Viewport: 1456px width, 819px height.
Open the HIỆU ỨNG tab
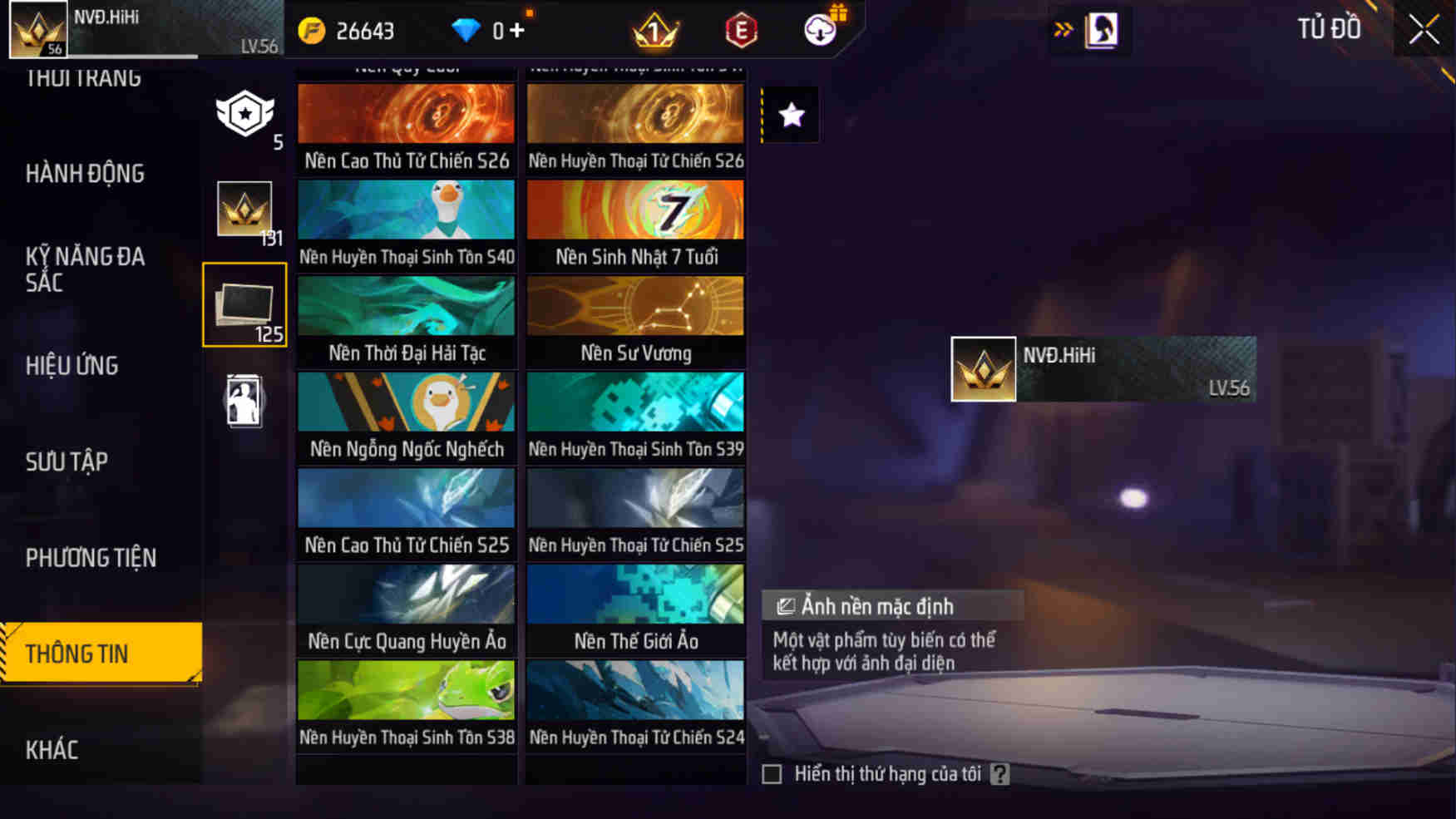[72, 366]
